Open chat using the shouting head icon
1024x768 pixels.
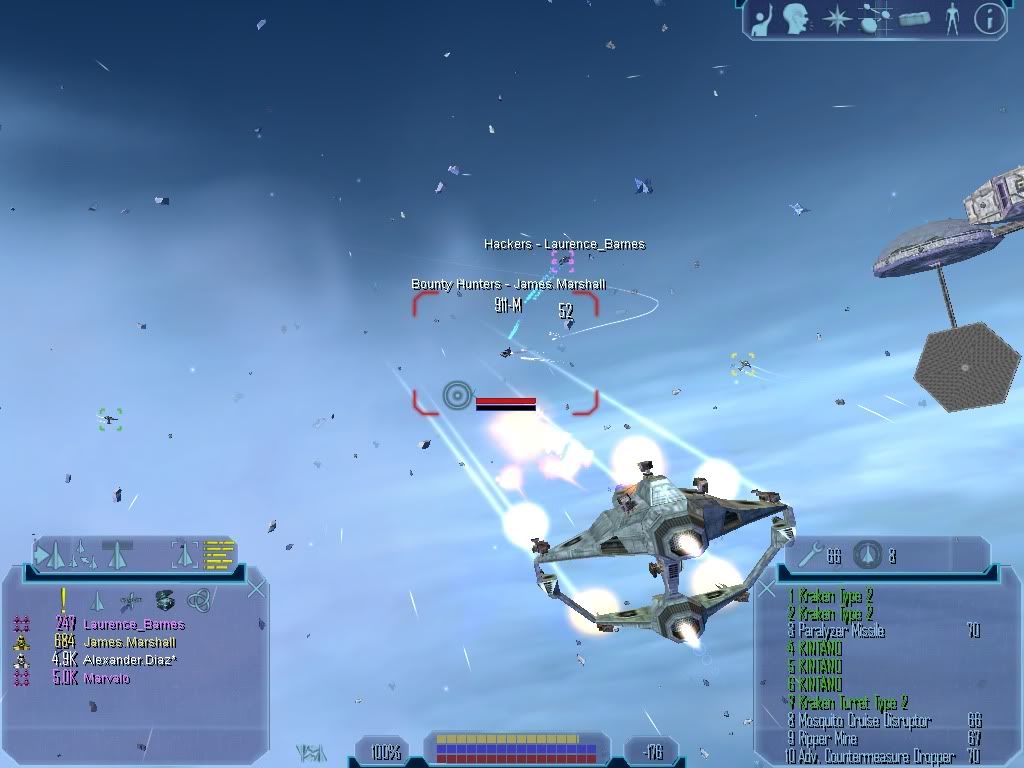click(796, 19)
